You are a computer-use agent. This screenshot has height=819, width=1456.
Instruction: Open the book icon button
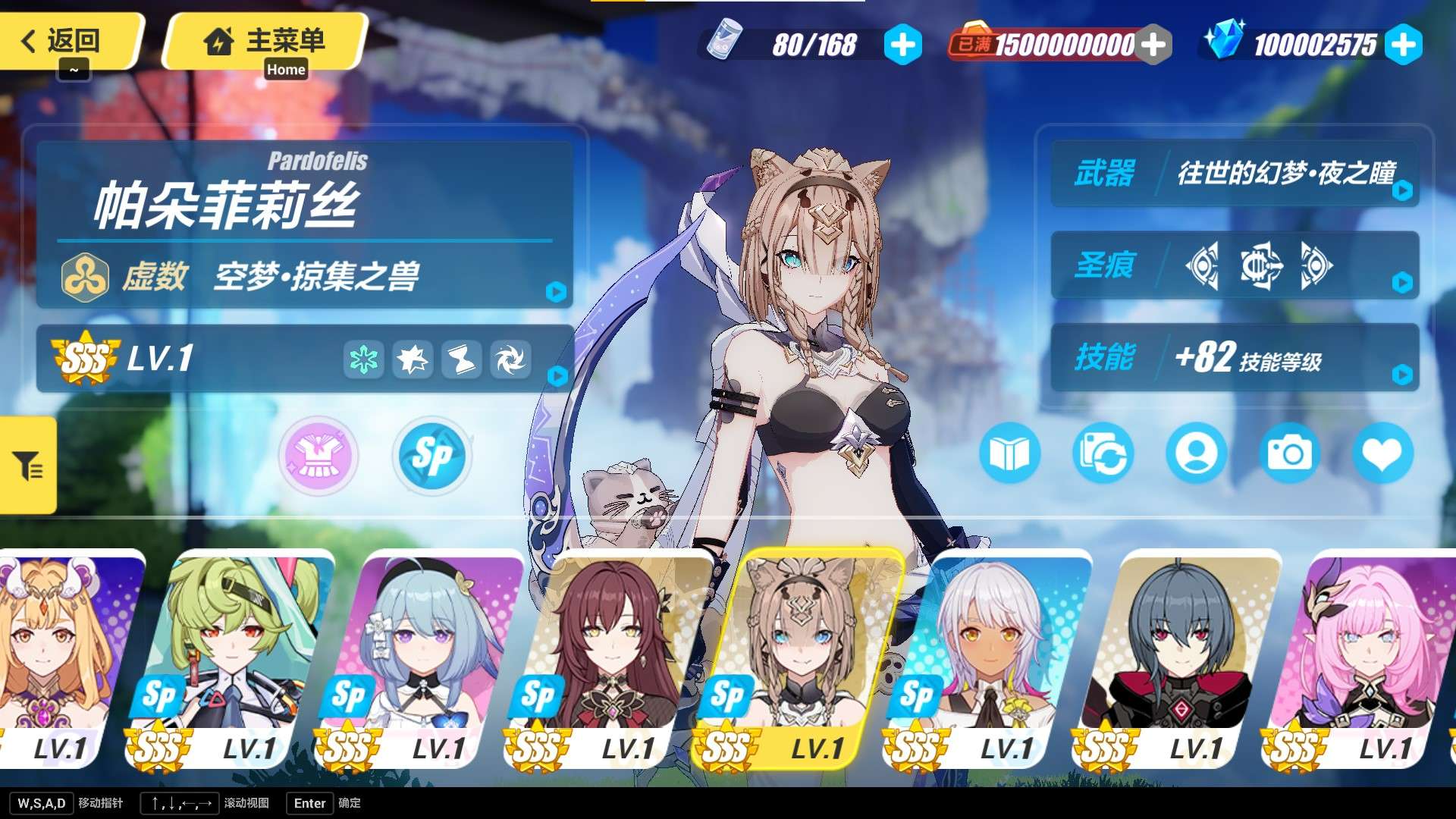(x=1010, y=453)
